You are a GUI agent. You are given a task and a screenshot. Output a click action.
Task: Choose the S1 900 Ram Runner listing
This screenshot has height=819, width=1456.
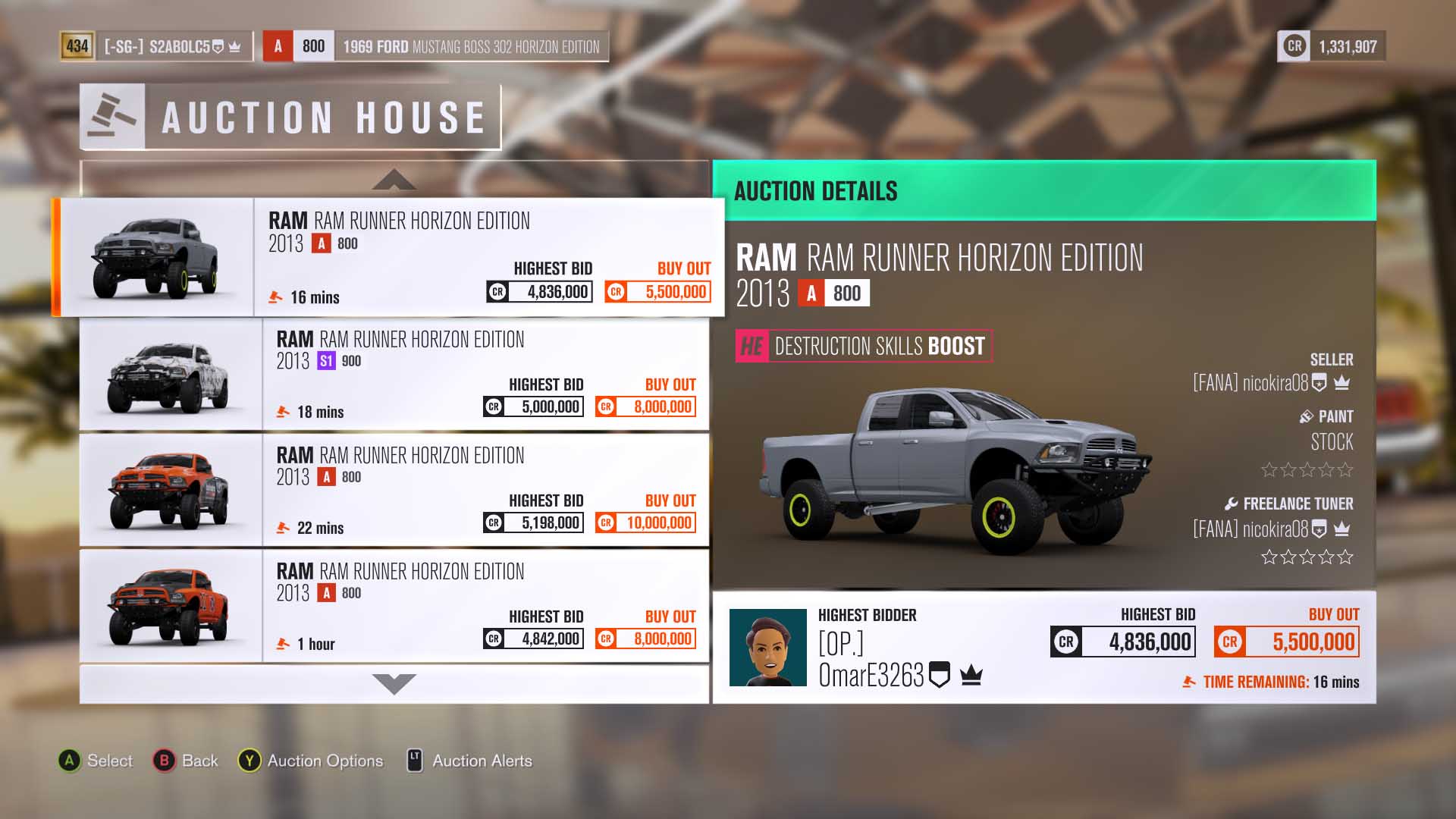click(x=485, y=374)
